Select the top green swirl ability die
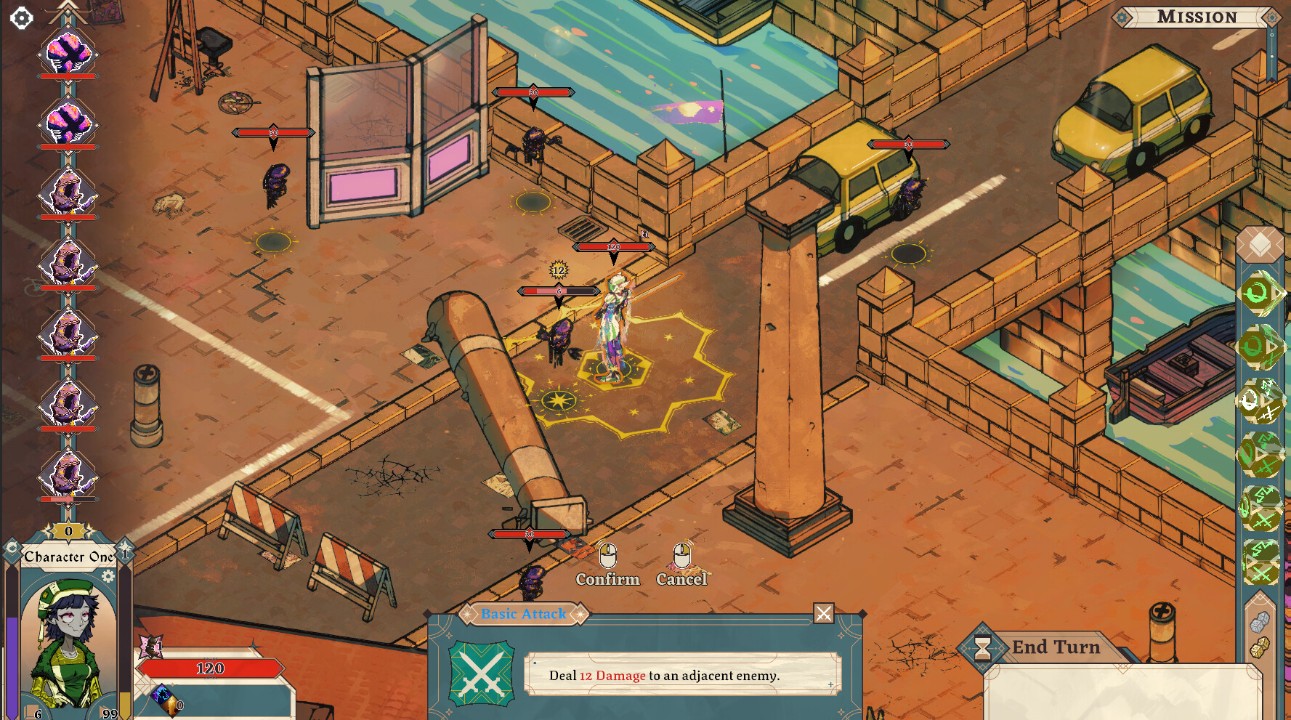Image resolution: width=1291 pixels, height=720 pixels. coord(1259,294)
